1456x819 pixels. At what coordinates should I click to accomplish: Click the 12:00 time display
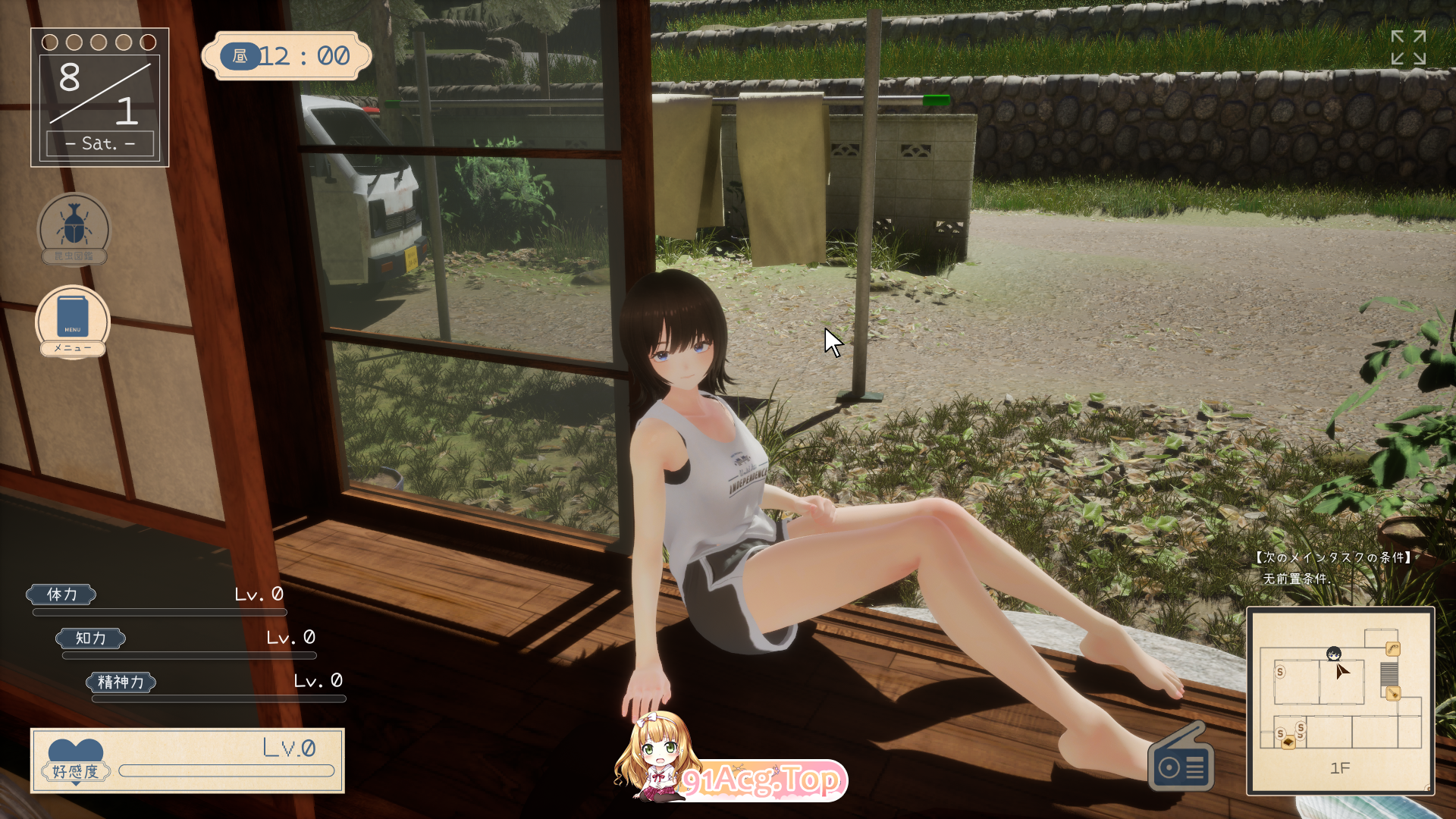click(303, 55)
